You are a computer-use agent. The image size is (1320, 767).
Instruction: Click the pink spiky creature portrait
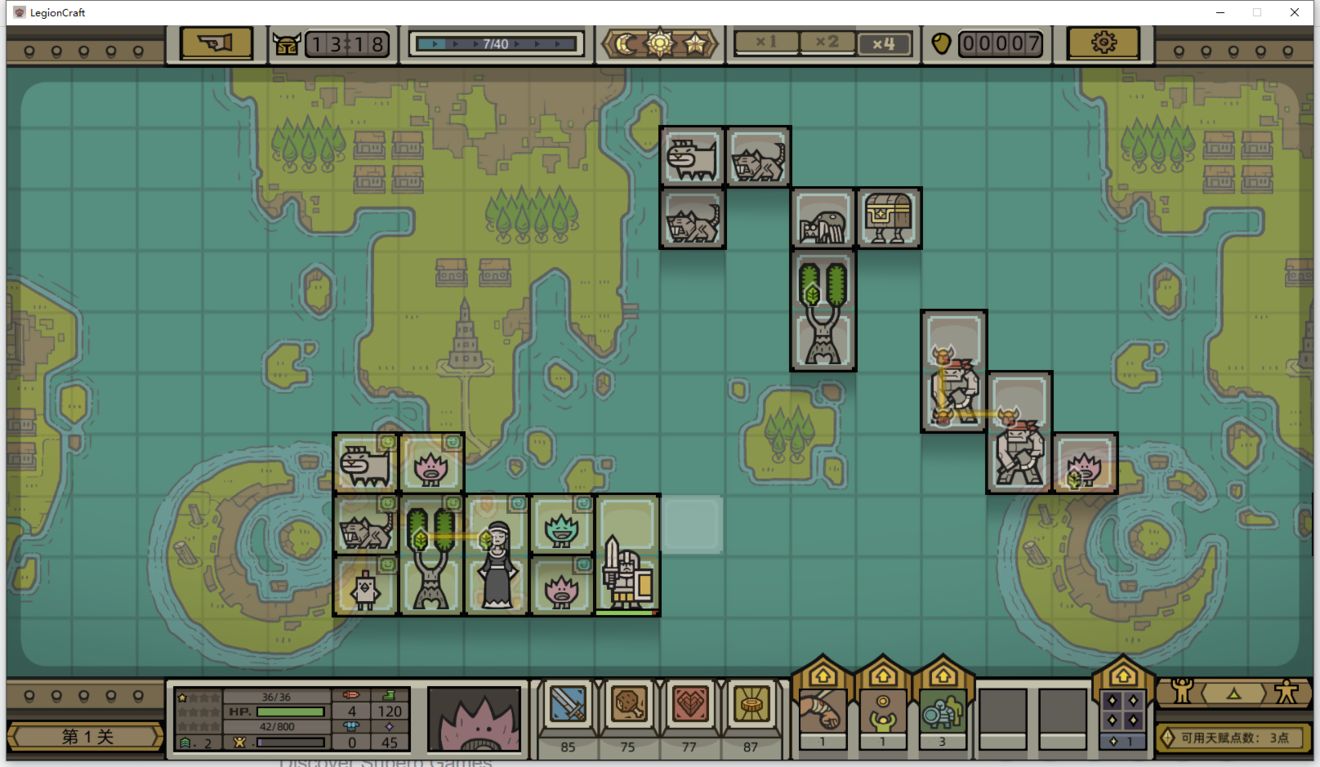(475, 718)
